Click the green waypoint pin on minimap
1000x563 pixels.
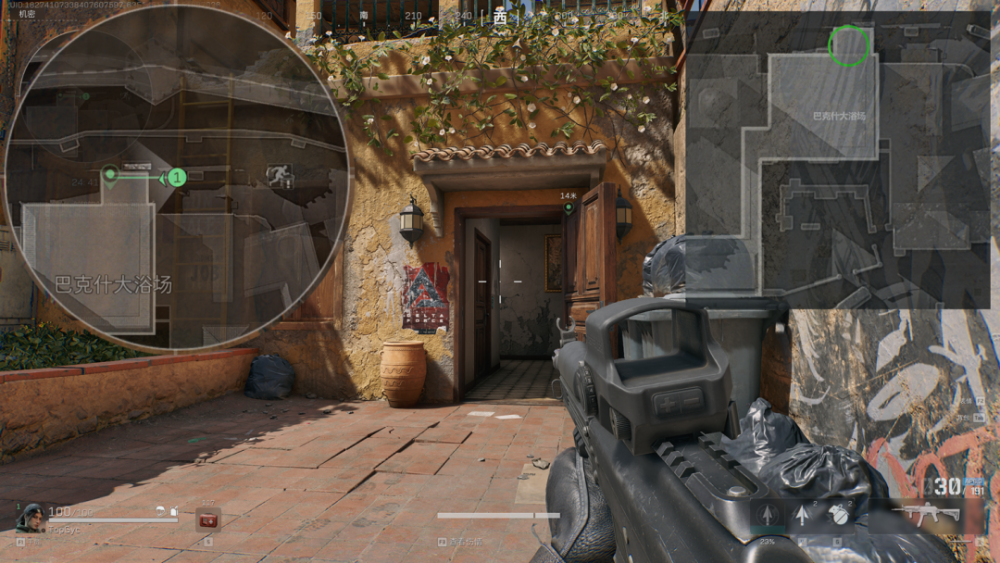pyautogui.click(x=110, y=176)
